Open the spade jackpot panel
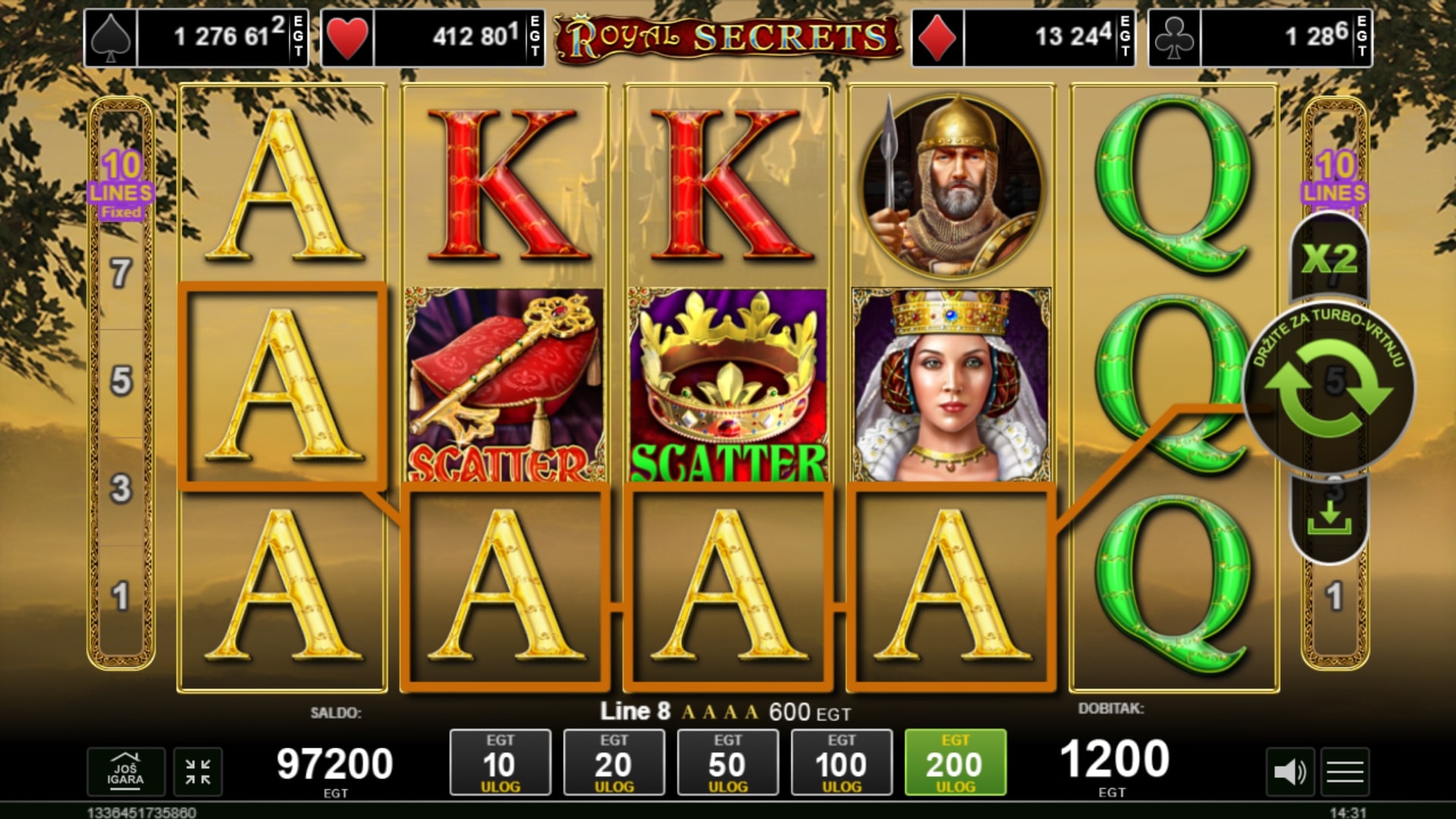The width and height of the screenshot is (1456, 819). pyautogui.click(x=197, y=37)
